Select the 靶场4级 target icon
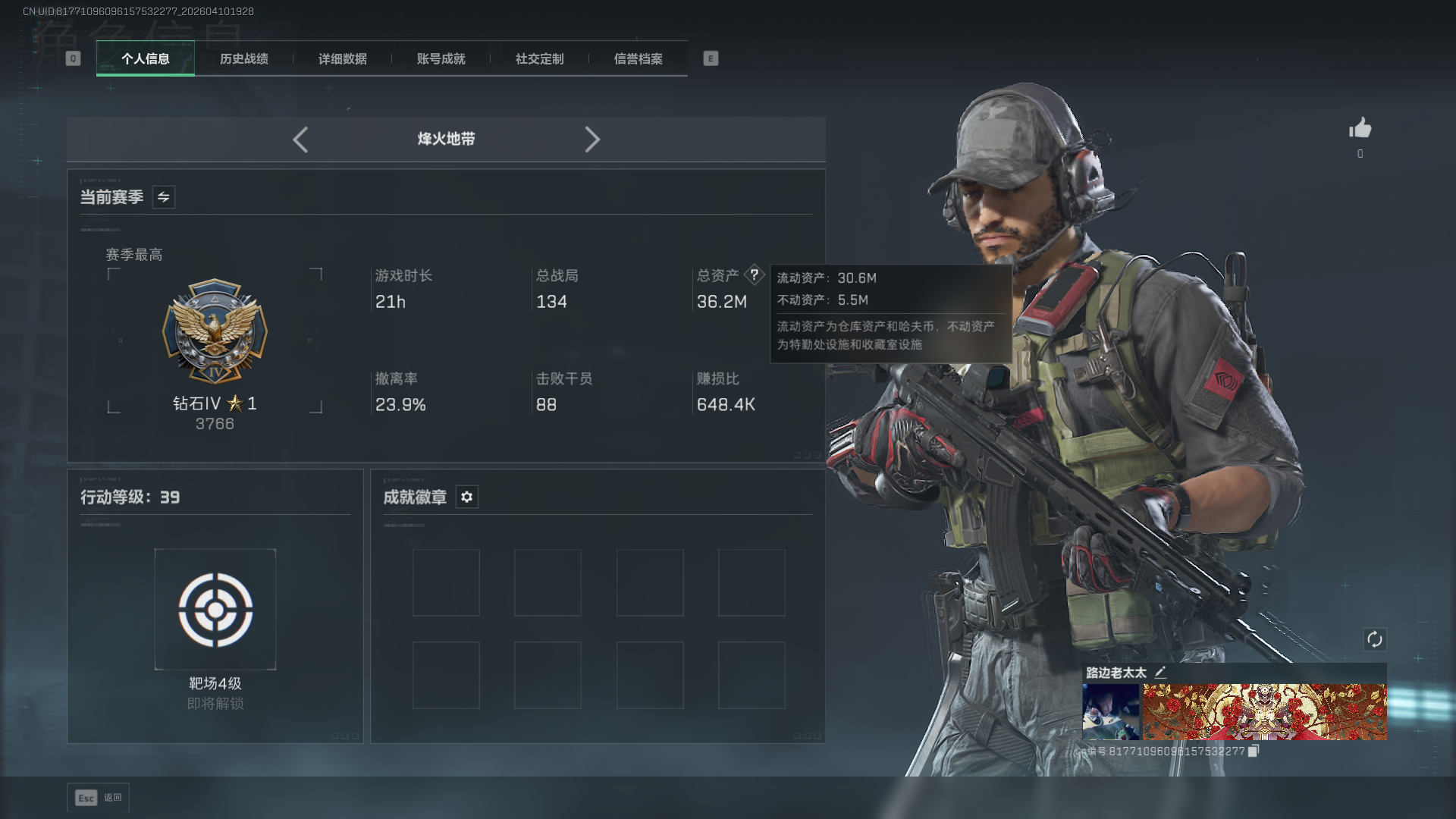1456x819 pixels. tap(215, 610)
